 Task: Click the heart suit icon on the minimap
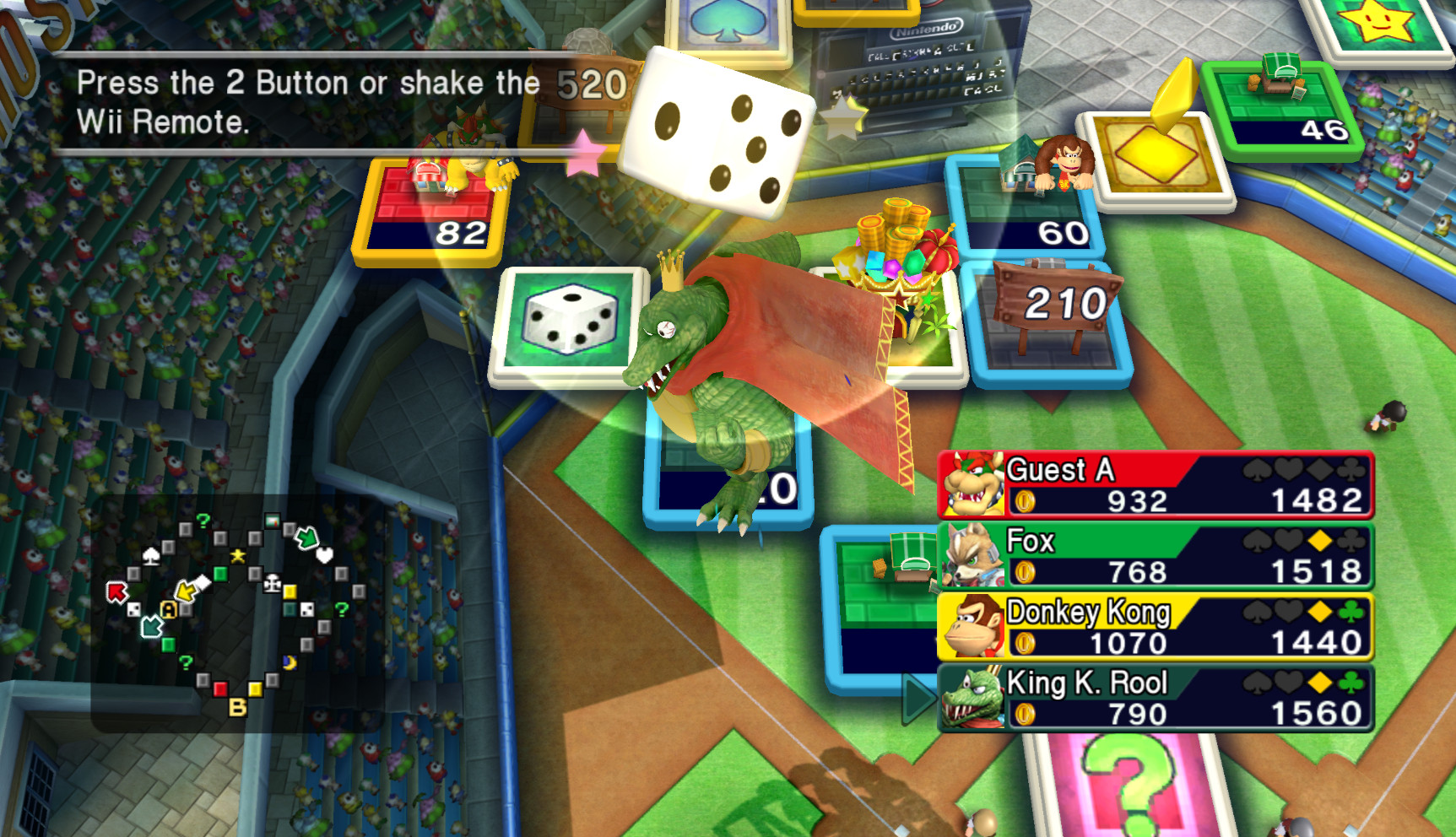click(324, 554)
